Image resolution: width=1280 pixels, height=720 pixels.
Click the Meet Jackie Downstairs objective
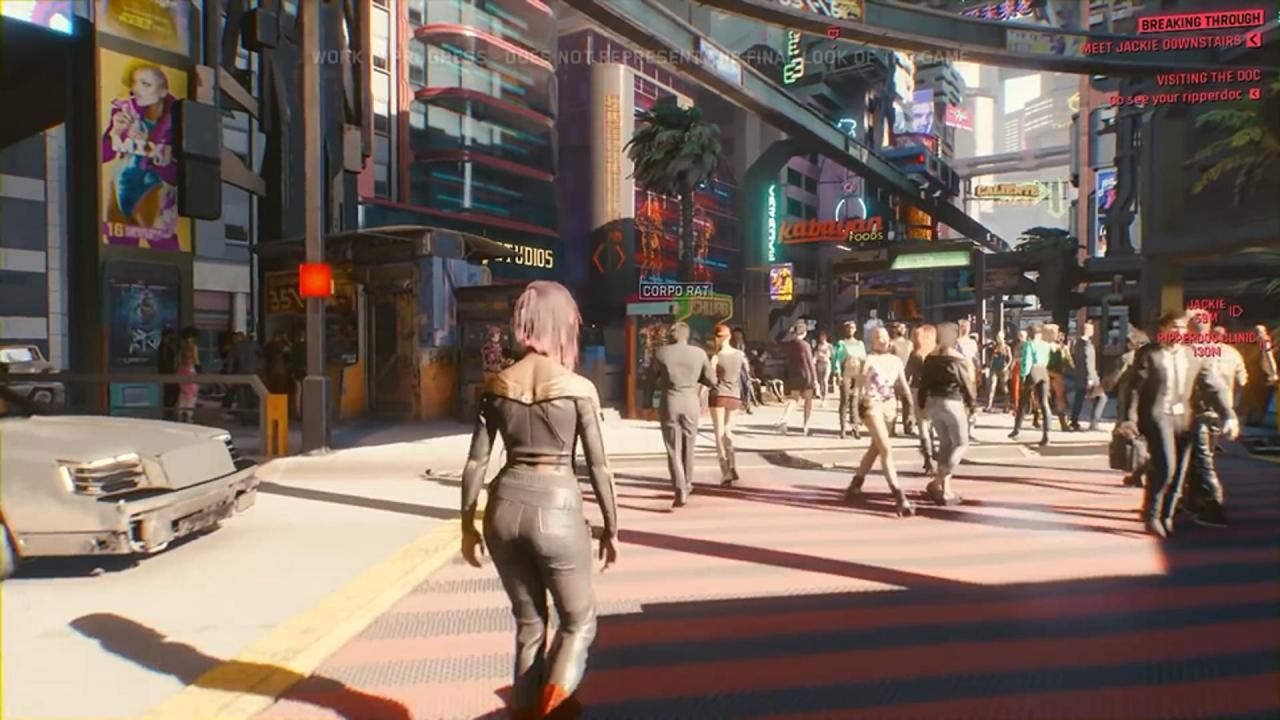[1164, 45]
